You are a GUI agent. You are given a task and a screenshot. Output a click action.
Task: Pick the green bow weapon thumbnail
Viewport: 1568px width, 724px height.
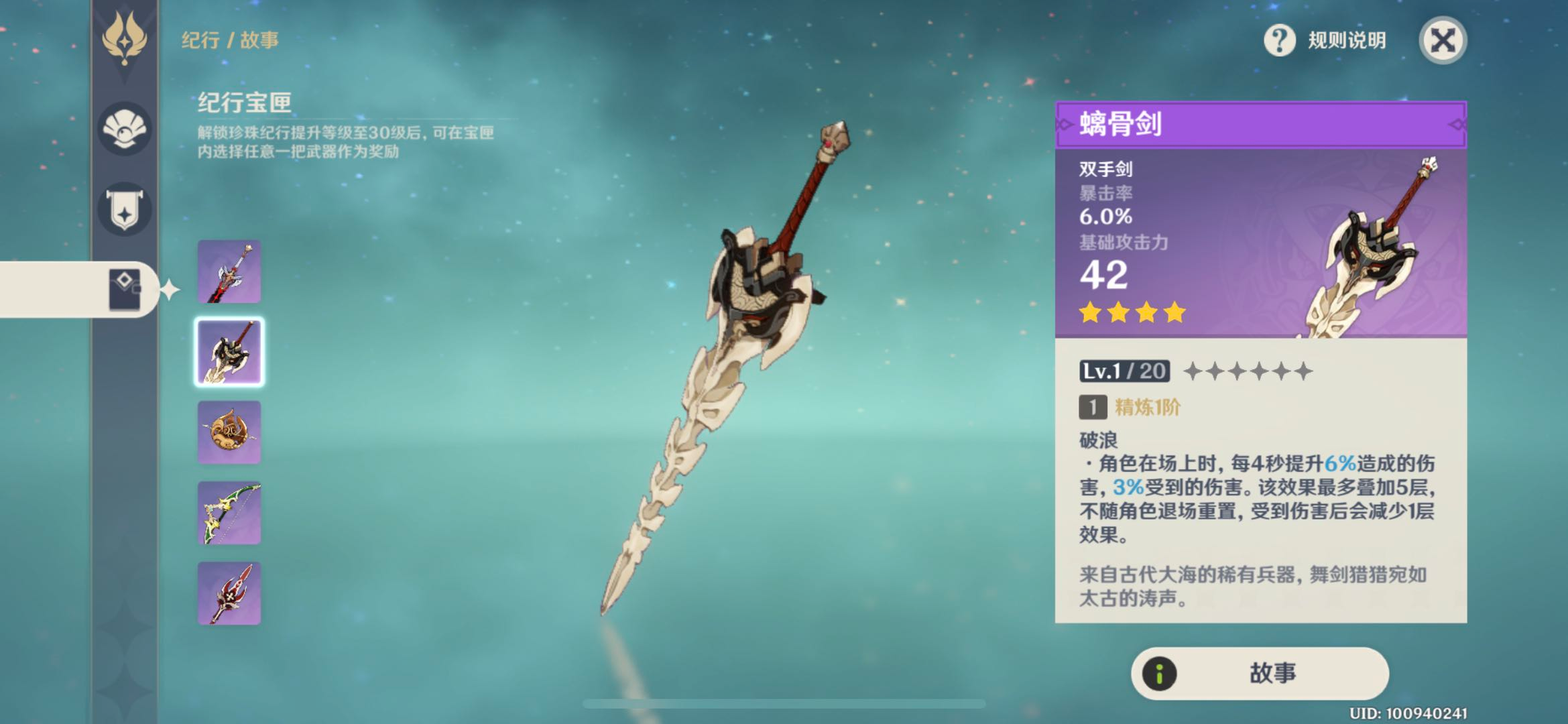[x=229, y=513]
